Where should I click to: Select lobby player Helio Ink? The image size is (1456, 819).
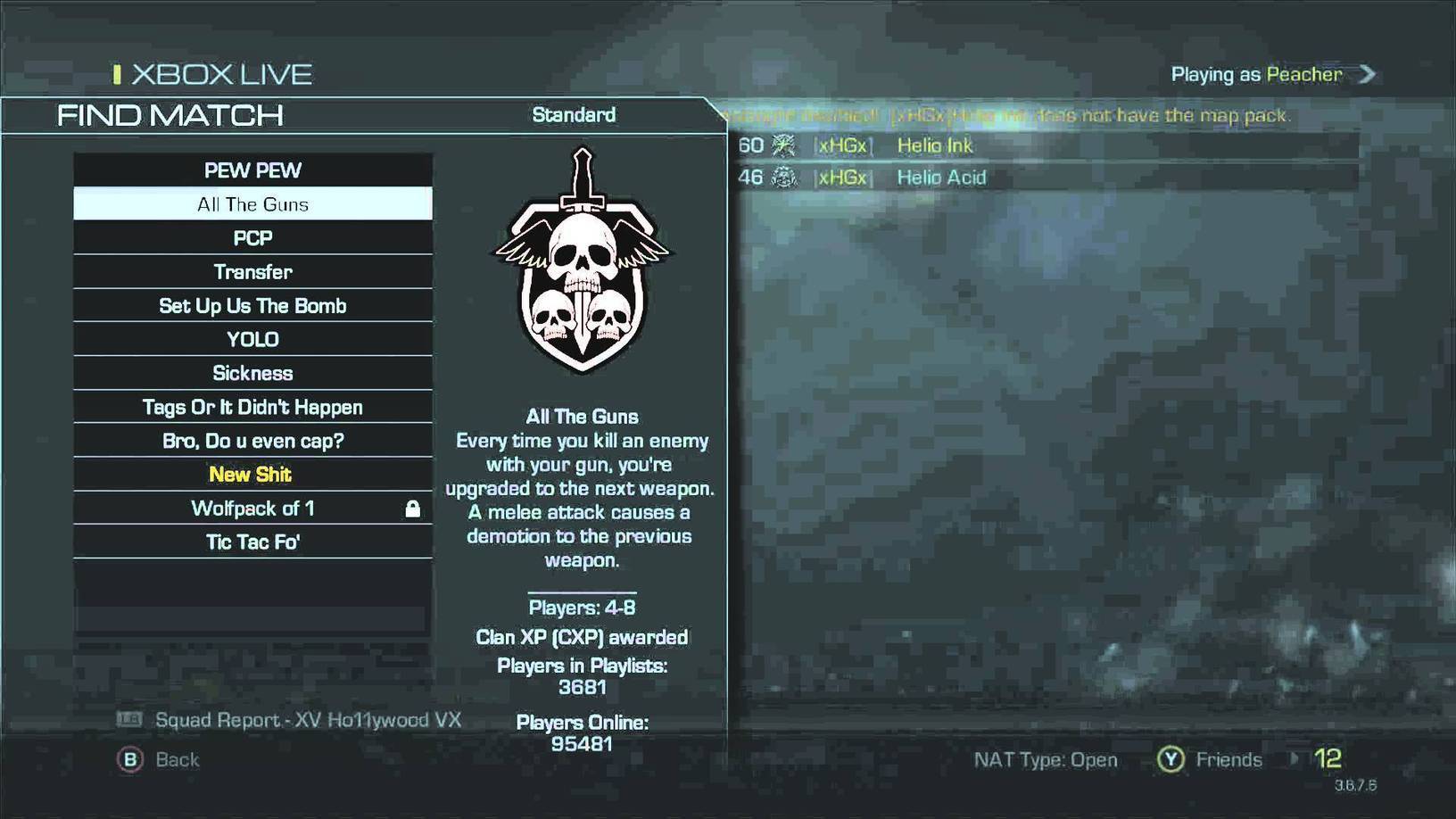point(934,145)
